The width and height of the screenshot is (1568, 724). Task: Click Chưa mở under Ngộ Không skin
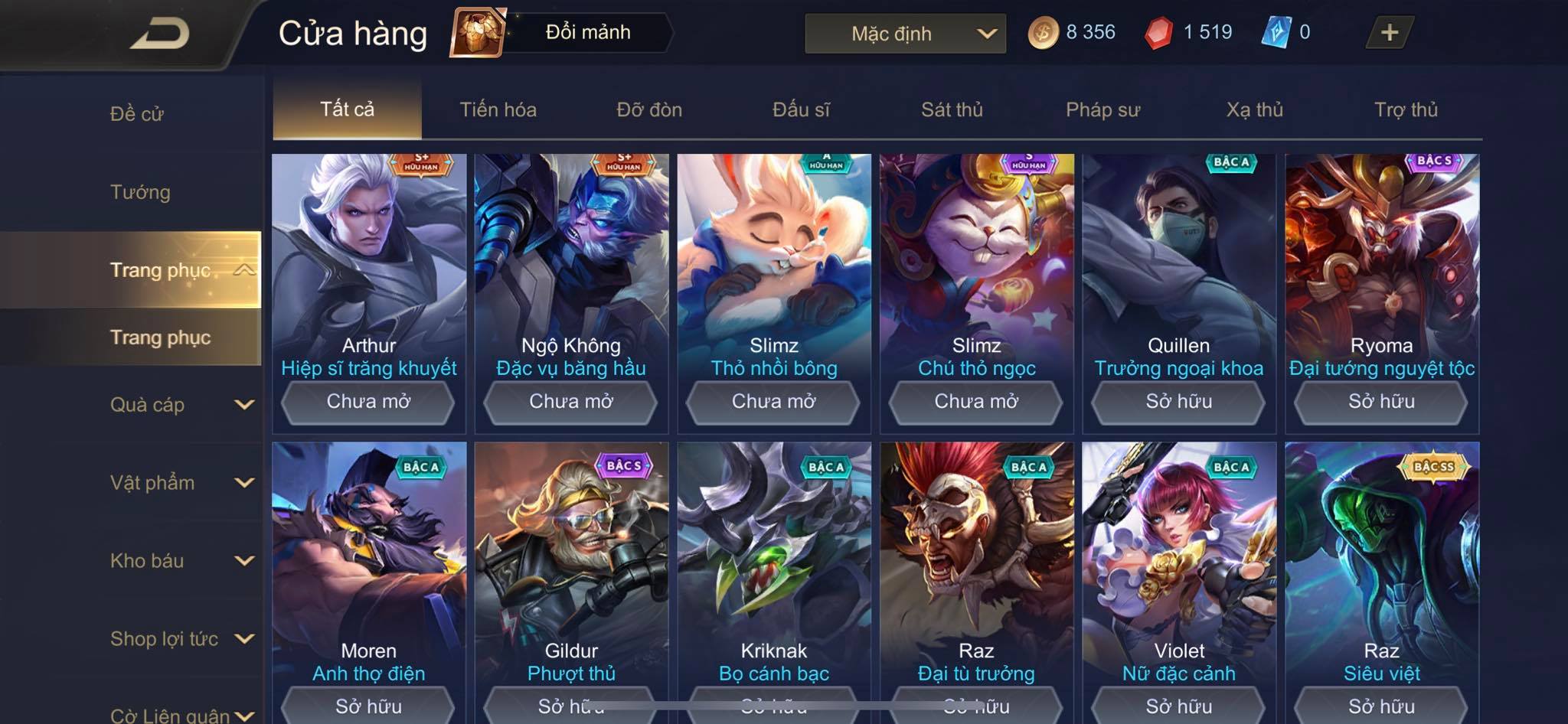pyautogui.click(x=571, y=402)
